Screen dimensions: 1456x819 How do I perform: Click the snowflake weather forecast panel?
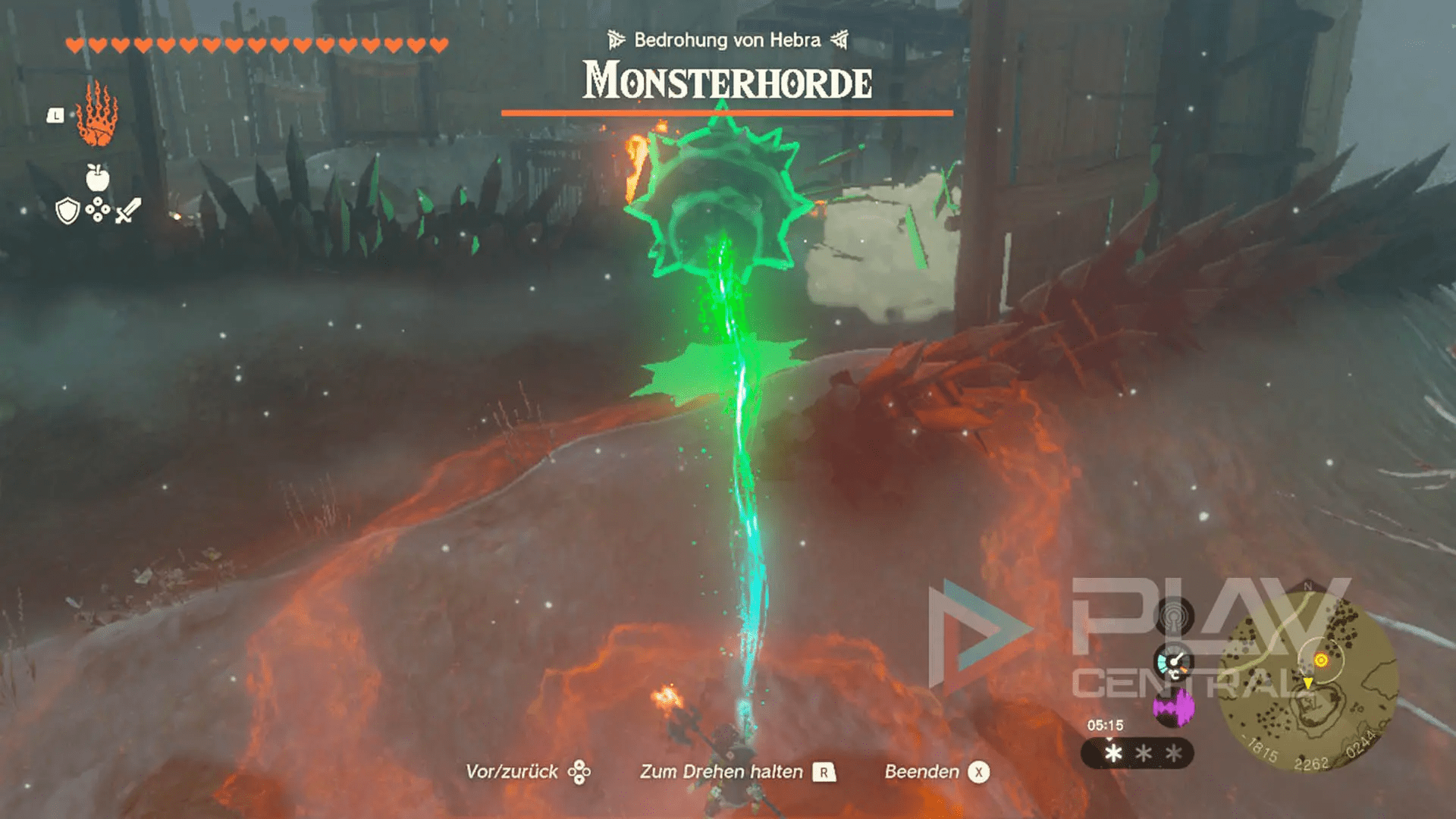(1137, 753)
